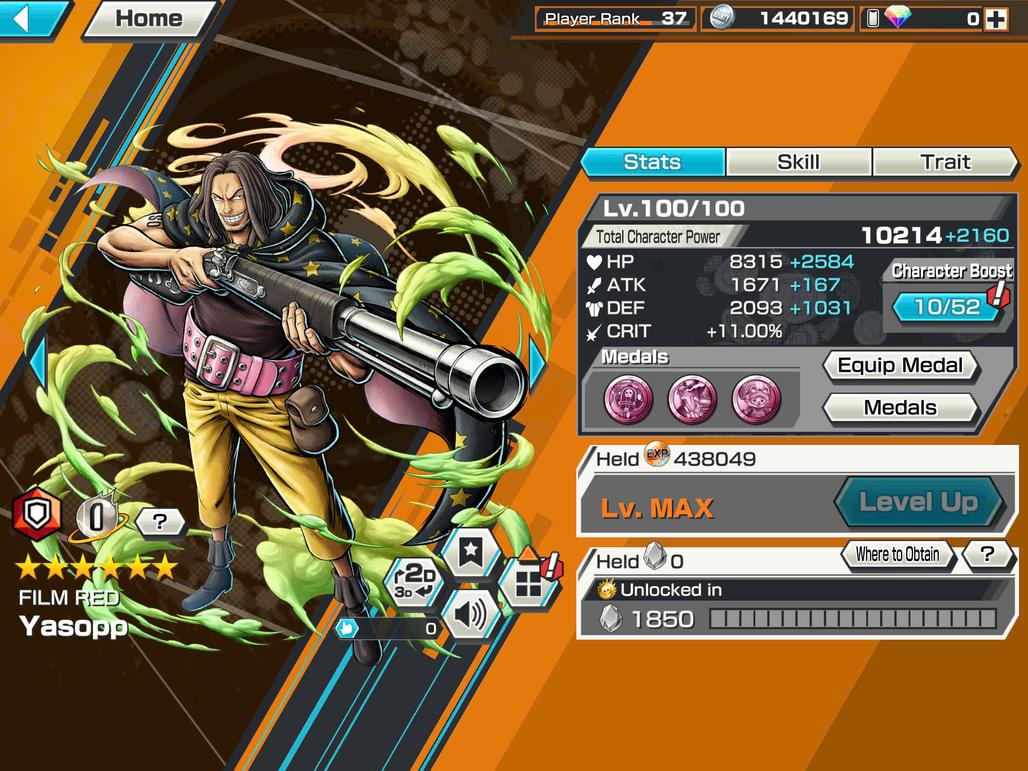Select the red shield Defender class icon
This screenshot has height=771, width=1028.
[x=37, y=518]
